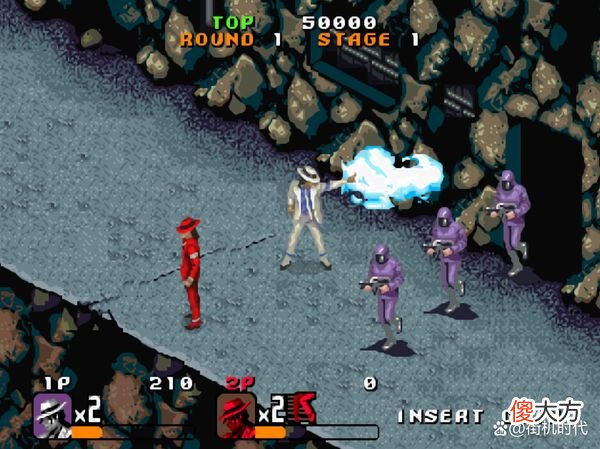Click the 2P red-hat character portrait

[236, 411]
